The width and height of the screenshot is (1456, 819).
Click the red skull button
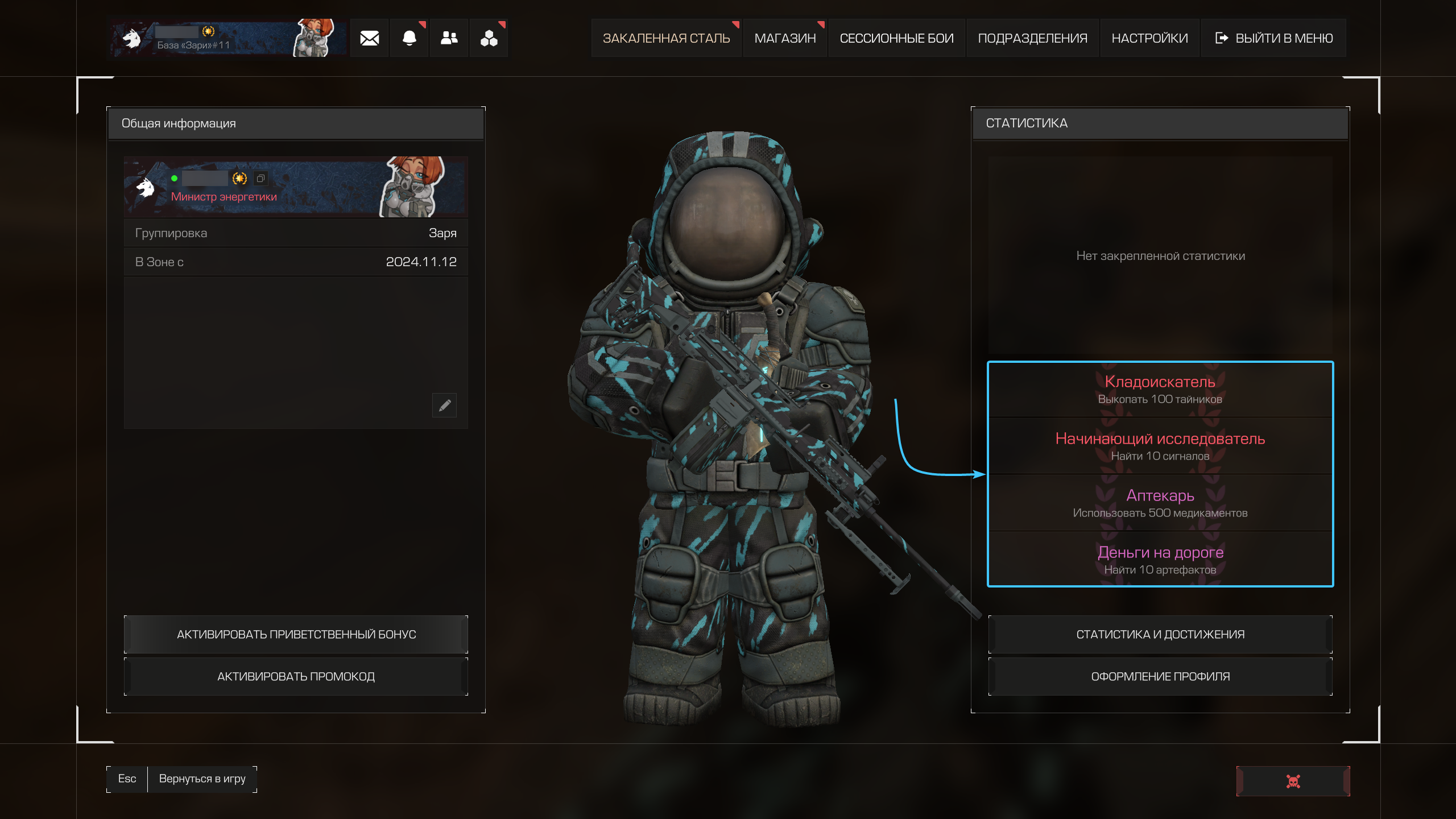[x=1293, y=781]
